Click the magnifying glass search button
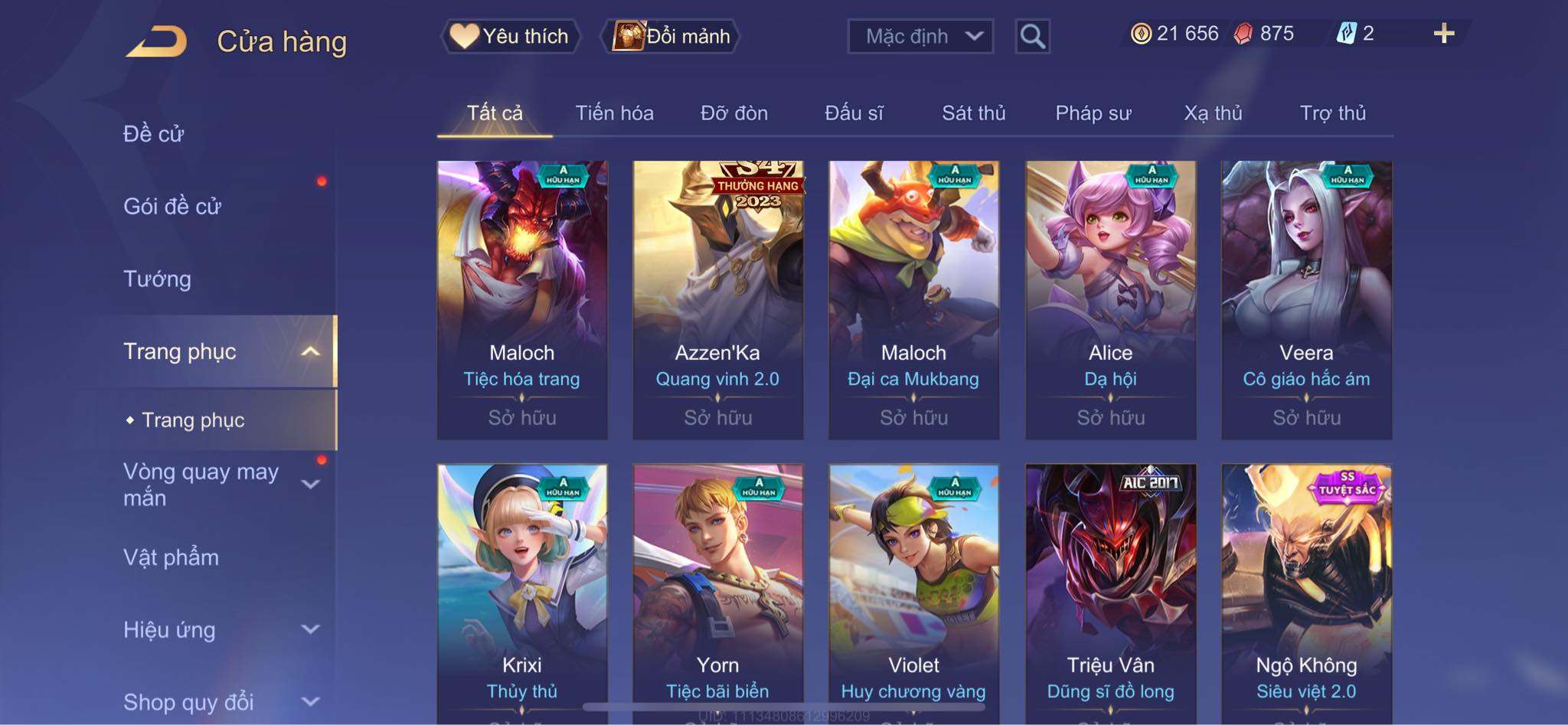Image resolution: width=1568 pixels, height=725 pixels. click(x=1032, y=36)
